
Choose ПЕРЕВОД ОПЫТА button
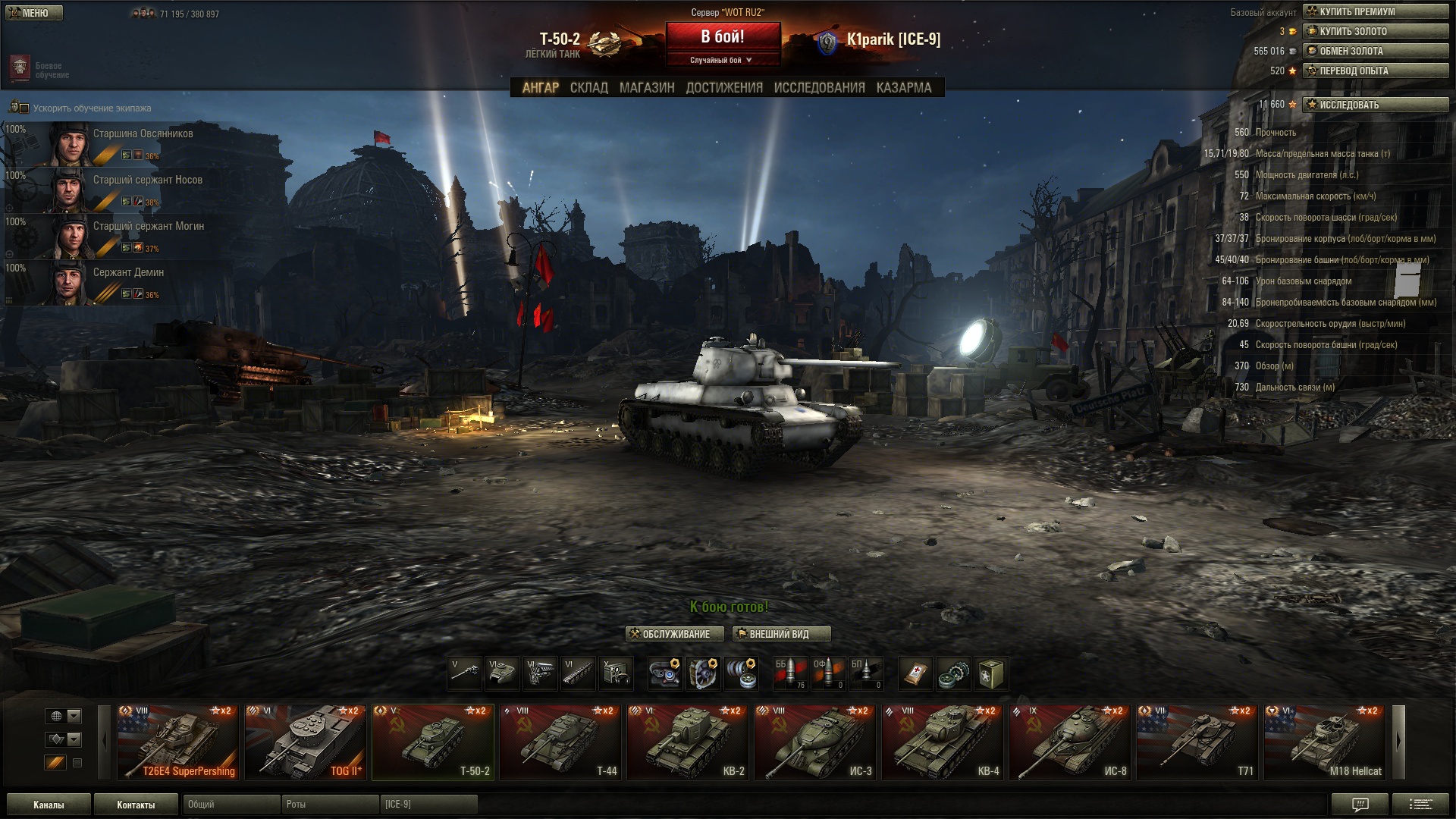1375,71
